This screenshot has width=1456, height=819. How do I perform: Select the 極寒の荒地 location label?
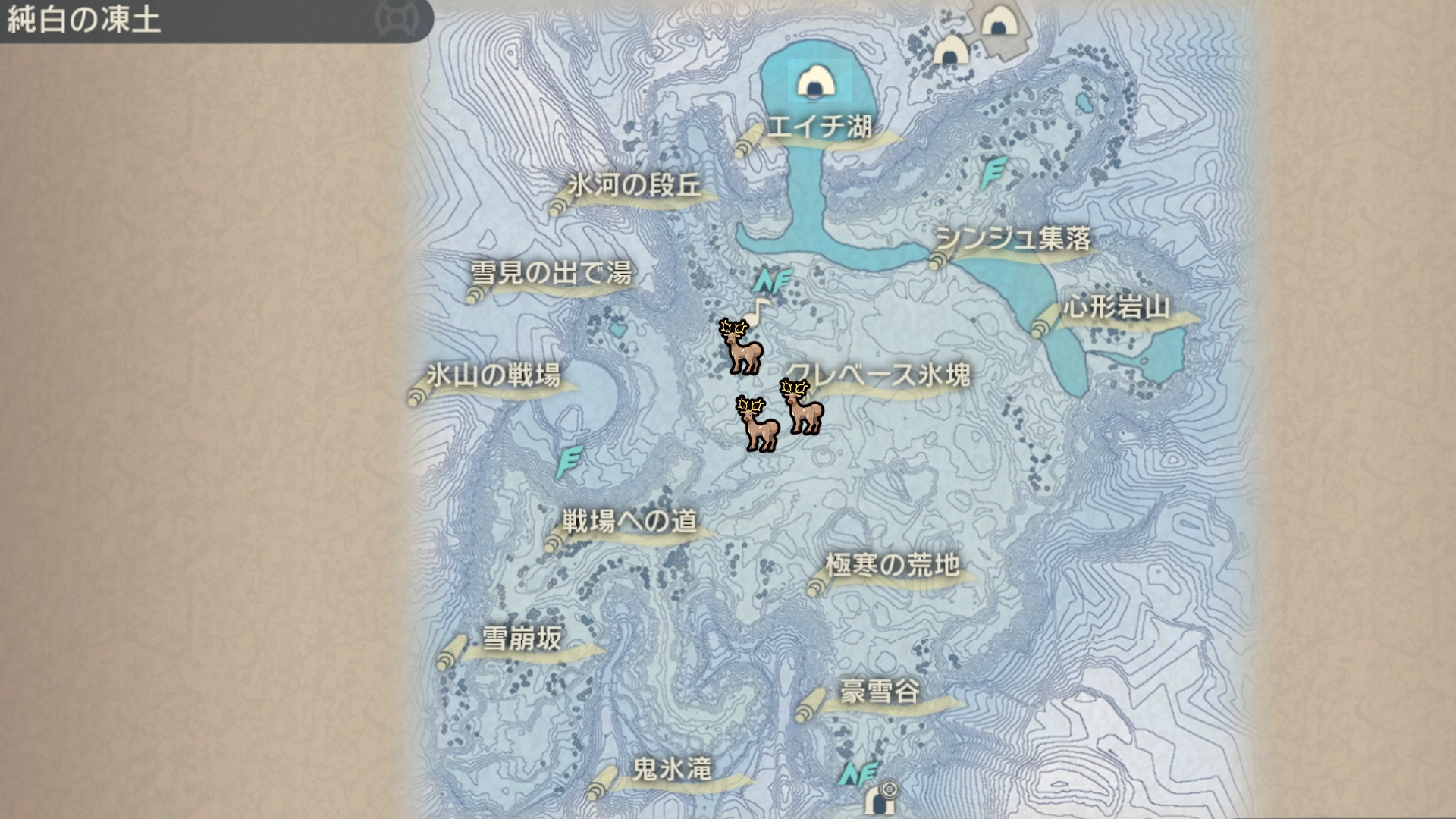[x=893, y=565]
